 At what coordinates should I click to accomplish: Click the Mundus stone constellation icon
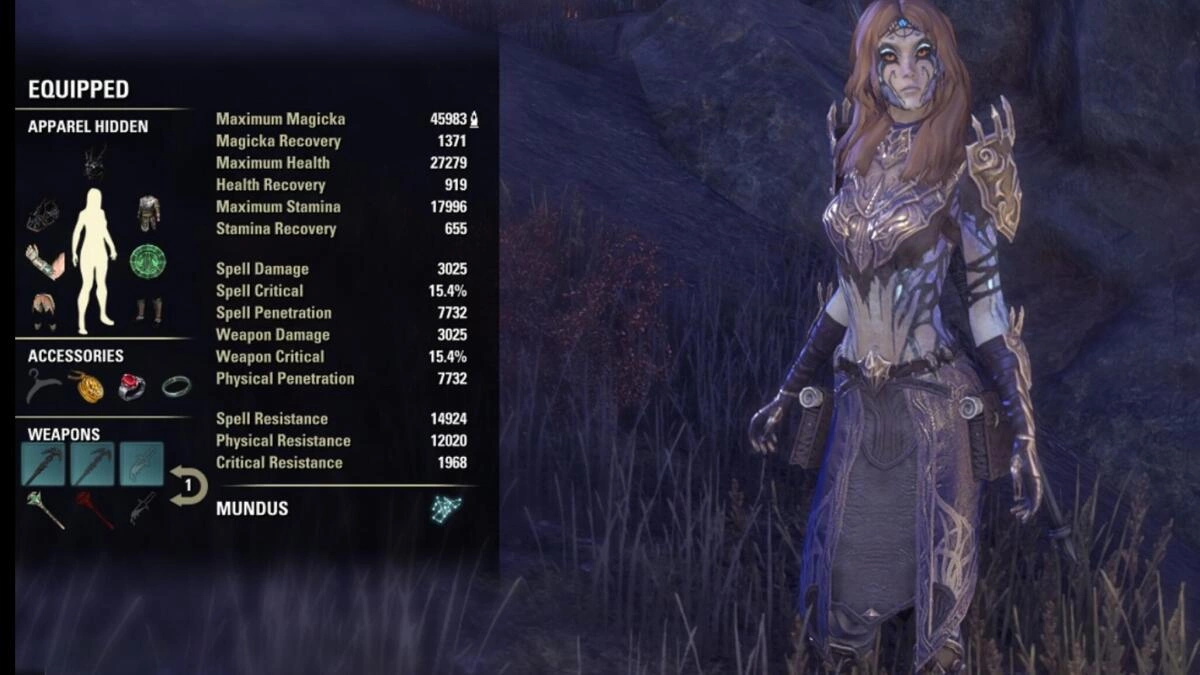[445, 508]
